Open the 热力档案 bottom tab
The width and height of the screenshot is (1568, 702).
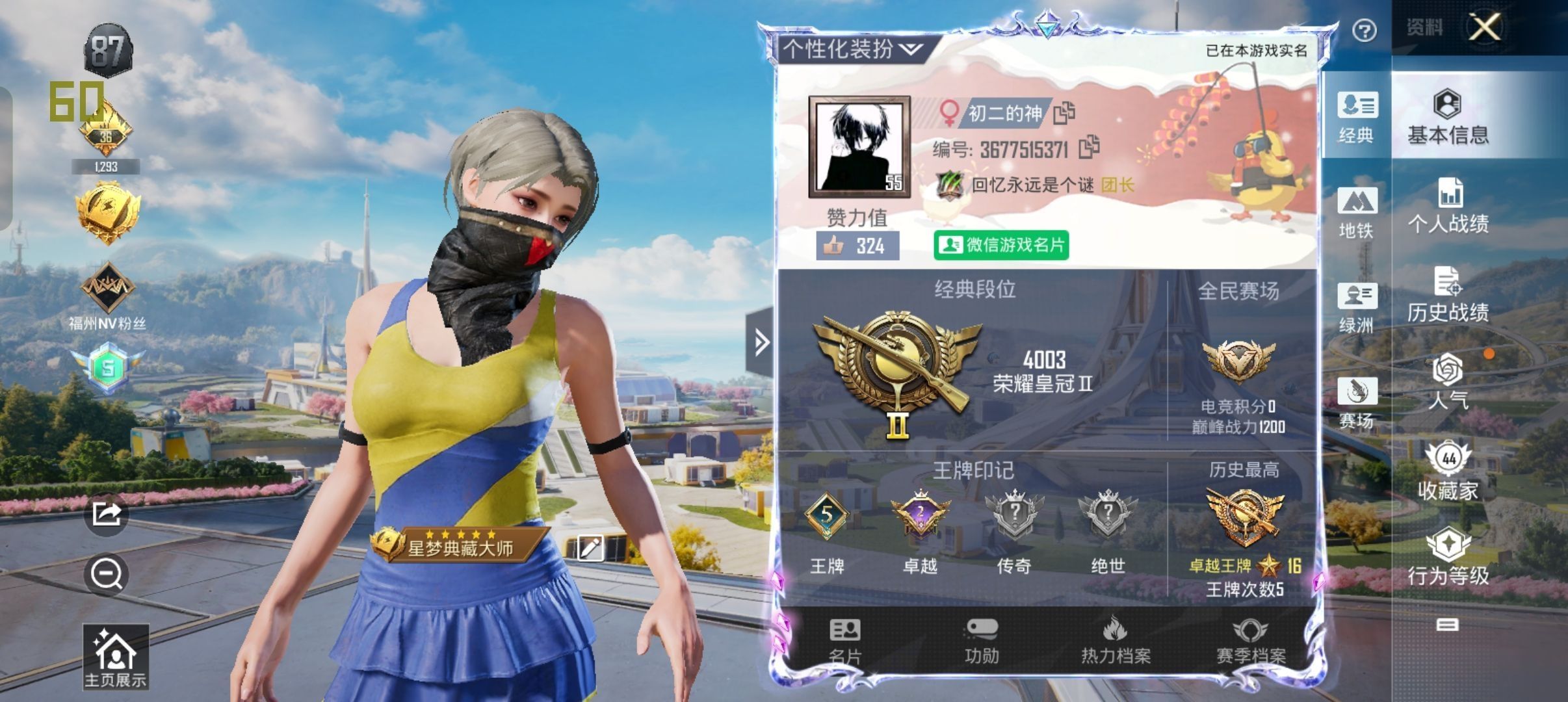(1115, 641)
